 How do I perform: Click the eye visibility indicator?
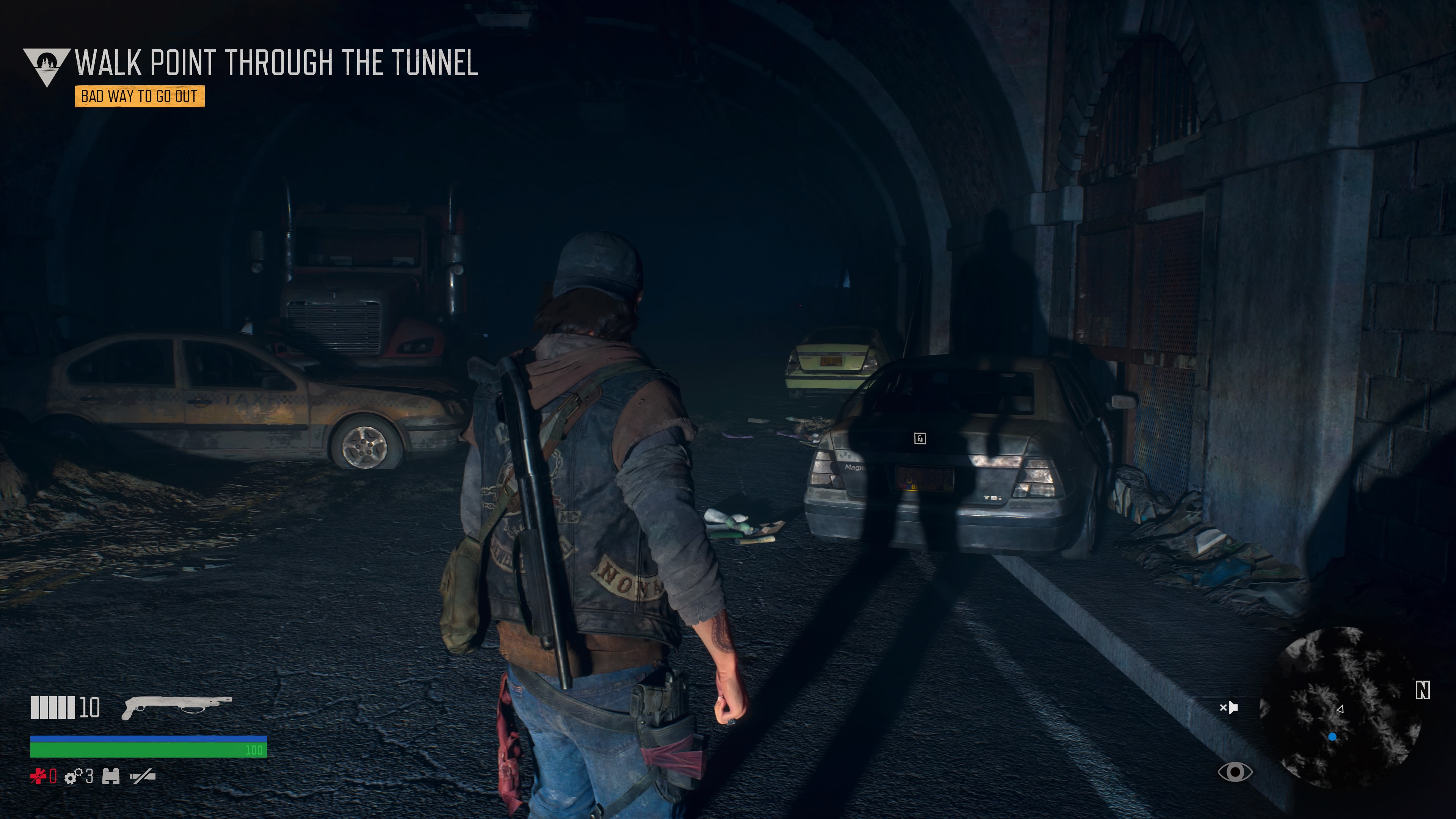(x=1235, y=772)
